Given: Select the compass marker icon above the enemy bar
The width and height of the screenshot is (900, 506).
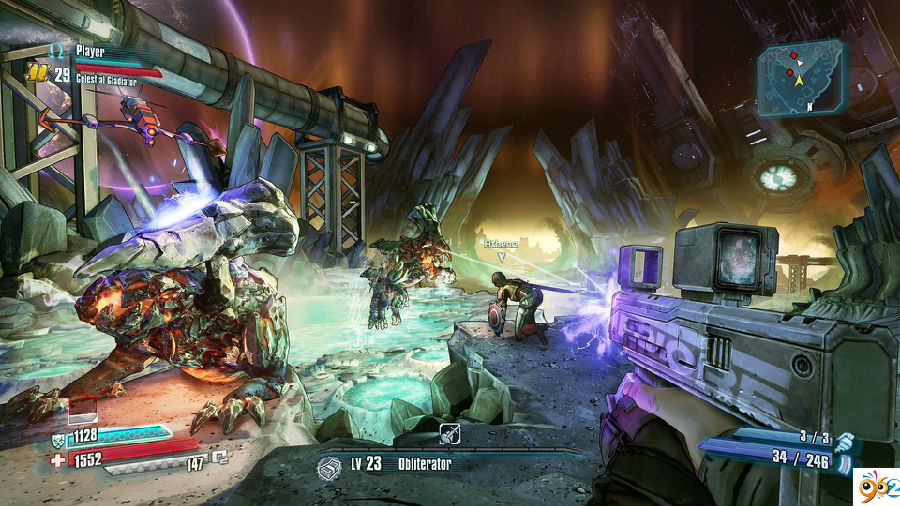Looking at the screenshot, I should [x=449, y=433].
